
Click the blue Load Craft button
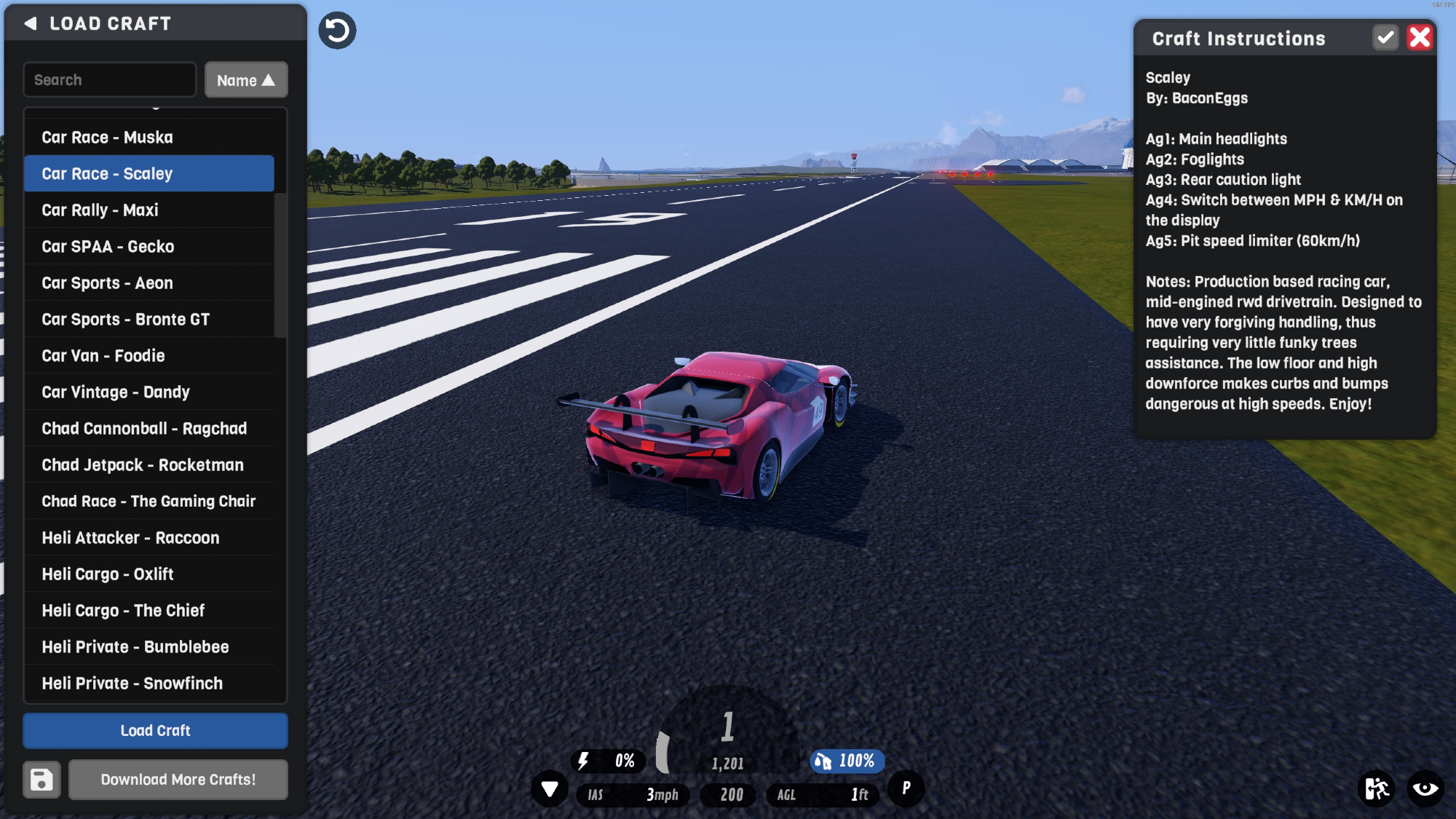click(155, 731)
